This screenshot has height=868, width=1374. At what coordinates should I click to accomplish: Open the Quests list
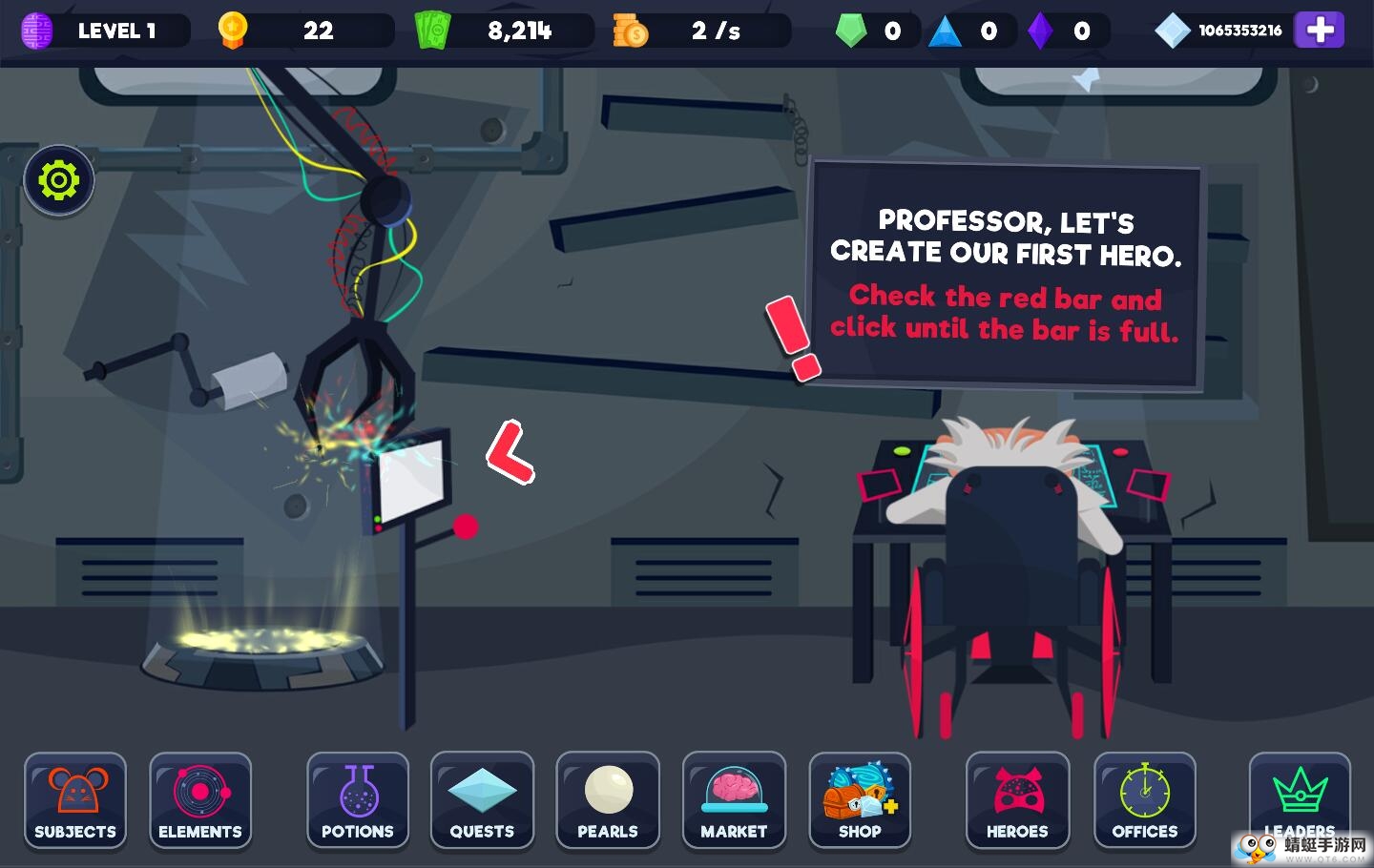tap(482, 800)
